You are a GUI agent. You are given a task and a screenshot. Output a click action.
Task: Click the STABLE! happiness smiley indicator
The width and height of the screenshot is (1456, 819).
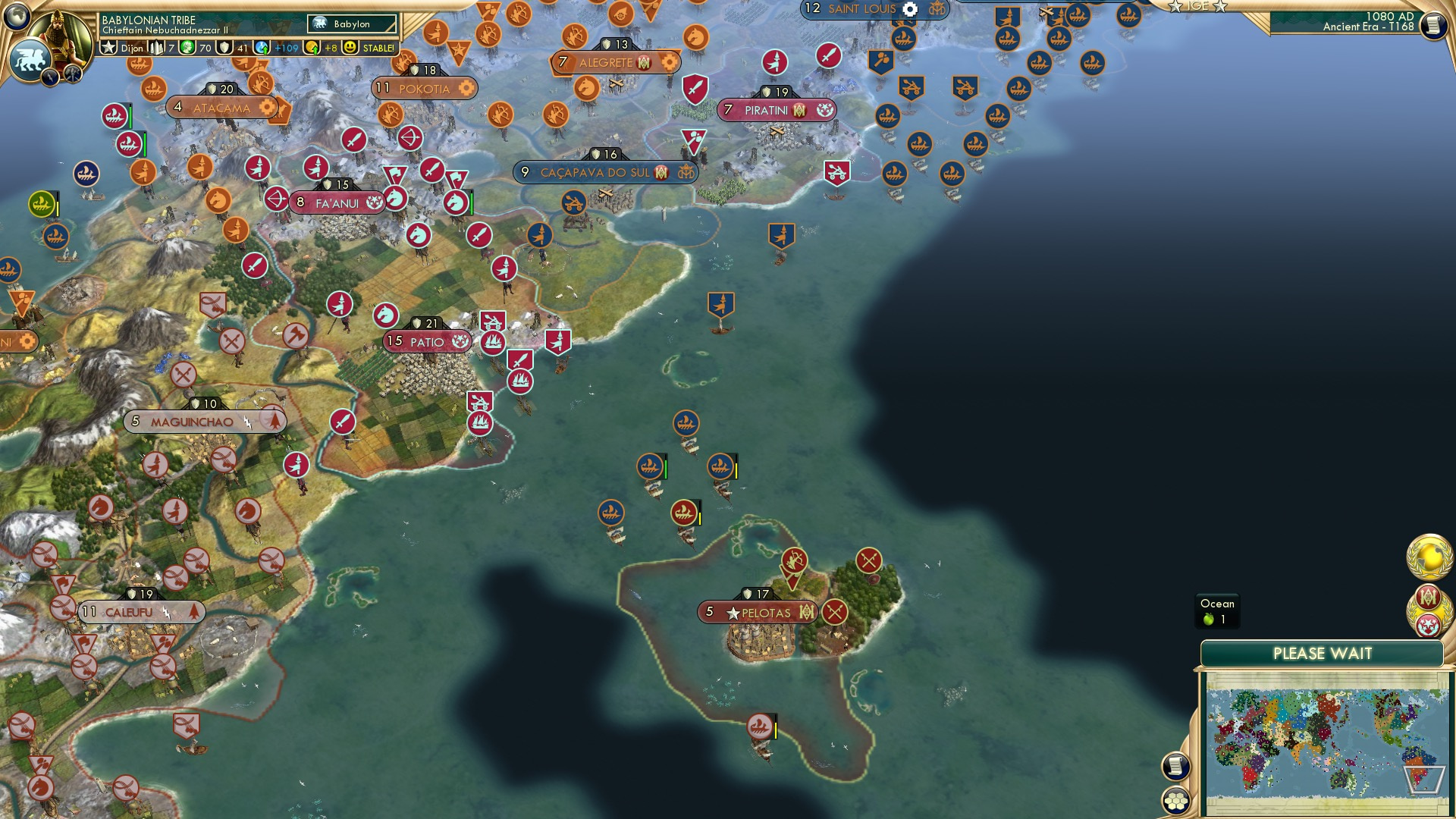click(349, 47)
